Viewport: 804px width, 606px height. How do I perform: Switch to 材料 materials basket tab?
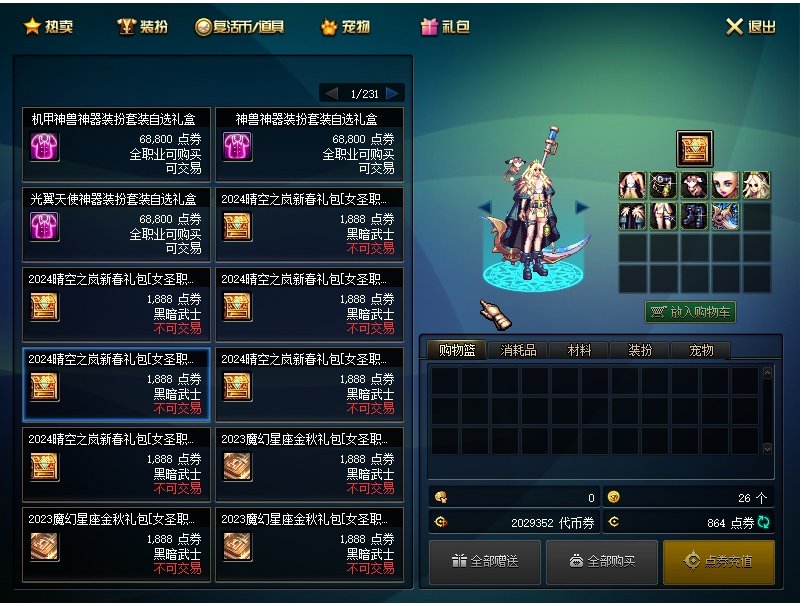point(579,351)
